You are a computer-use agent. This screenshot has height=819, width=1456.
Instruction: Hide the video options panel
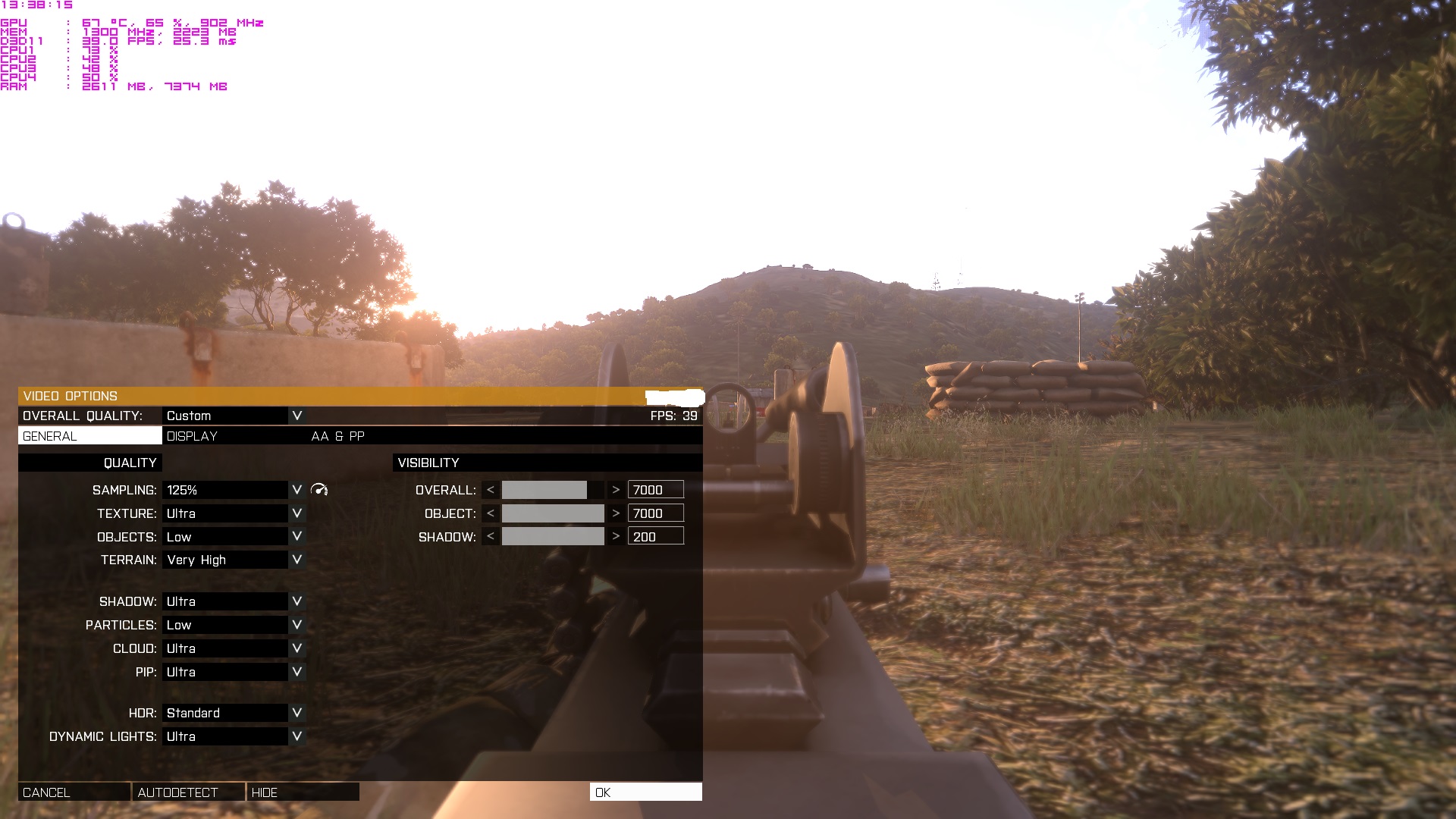point(303,792)
